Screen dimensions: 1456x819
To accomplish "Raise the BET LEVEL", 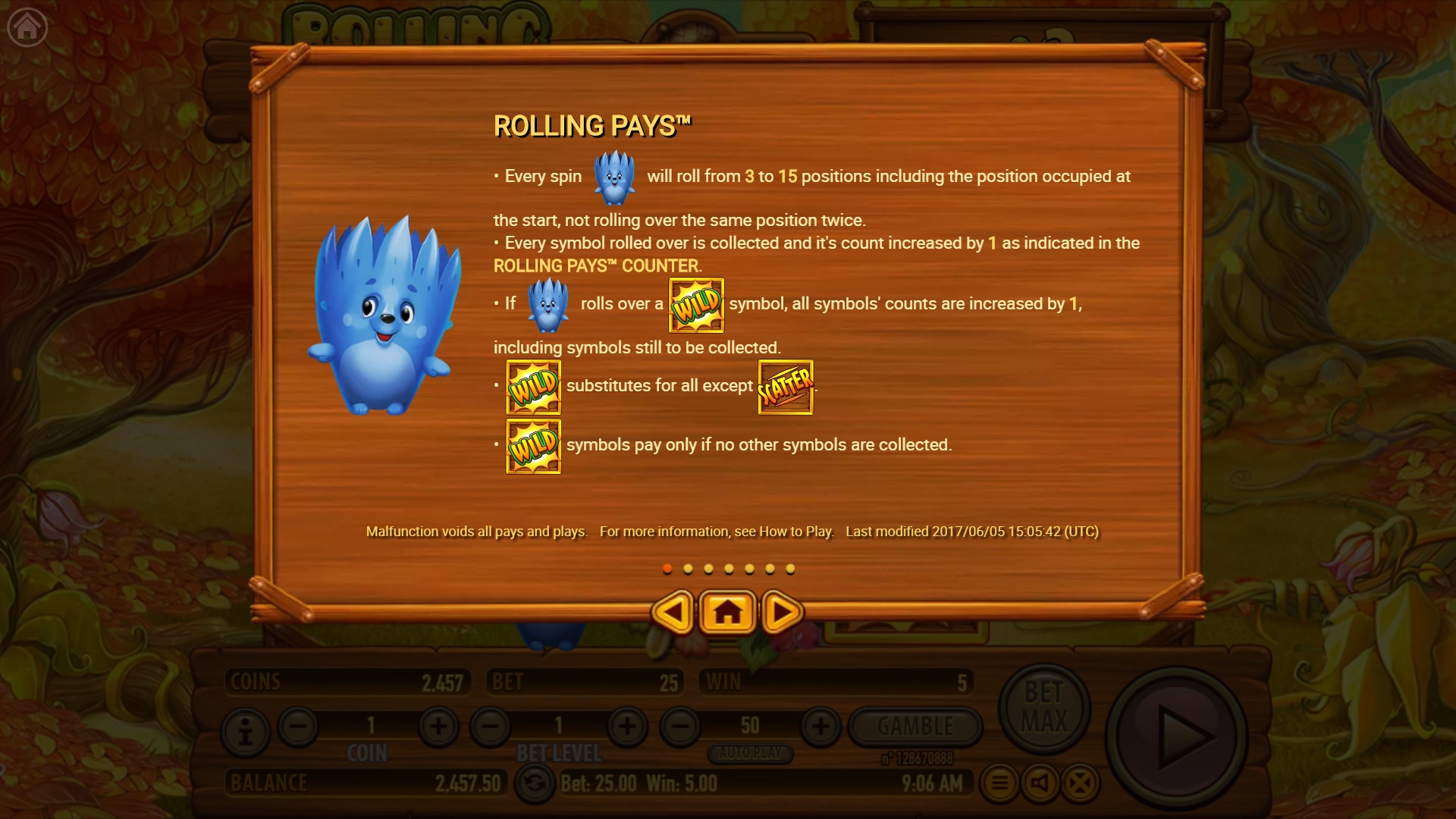I will [626, 726].
